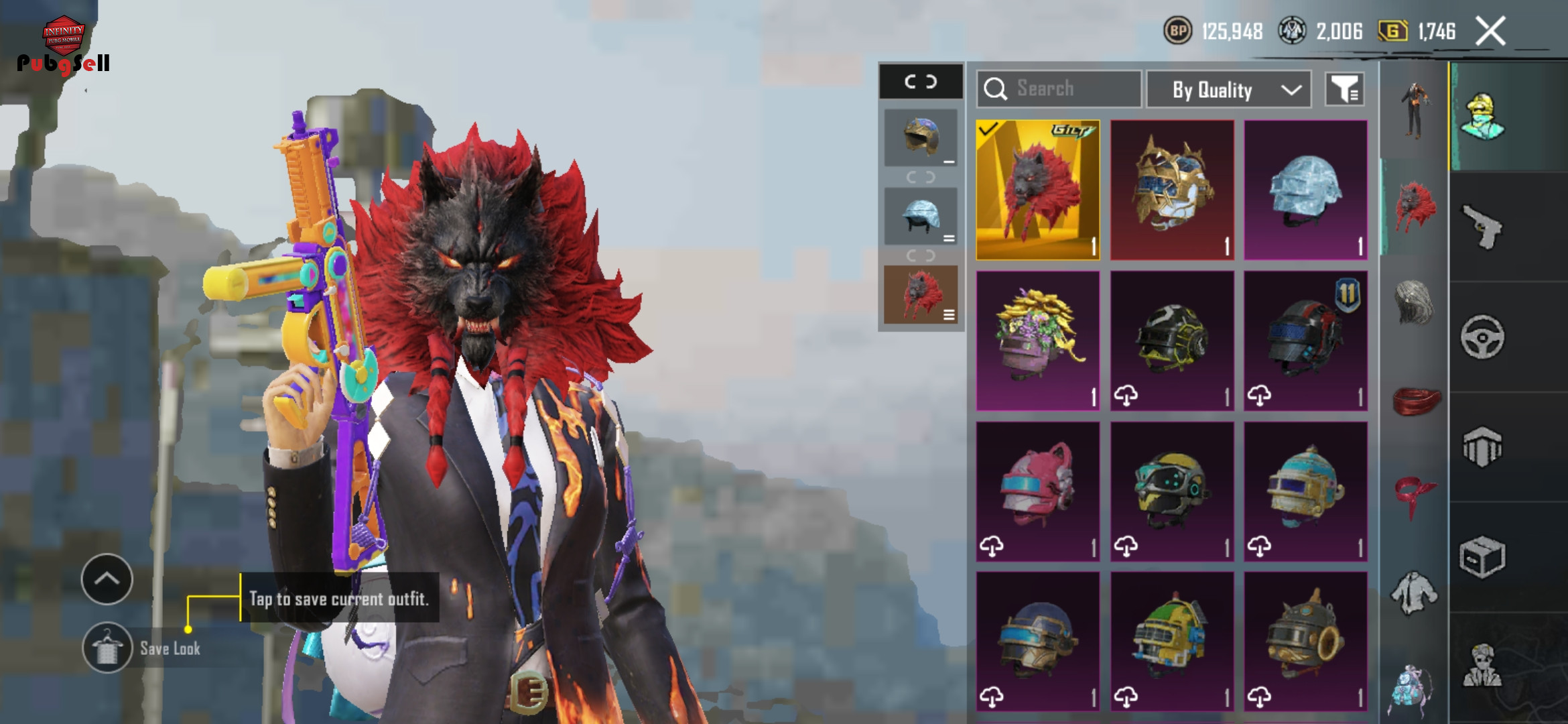Choose the grey hair category

pos(1414,303)
